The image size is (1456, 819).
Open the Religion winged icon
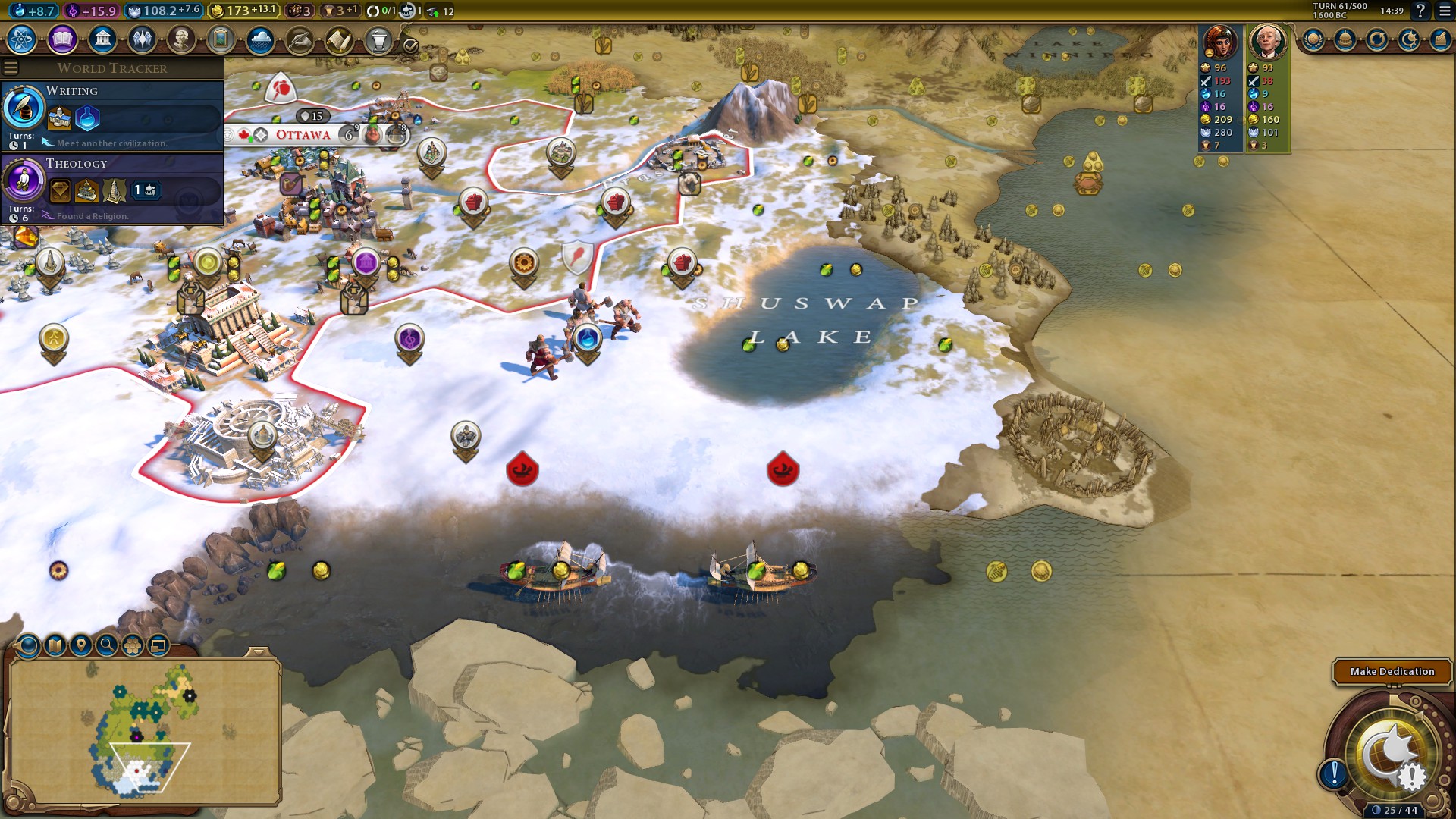[142, 39]
